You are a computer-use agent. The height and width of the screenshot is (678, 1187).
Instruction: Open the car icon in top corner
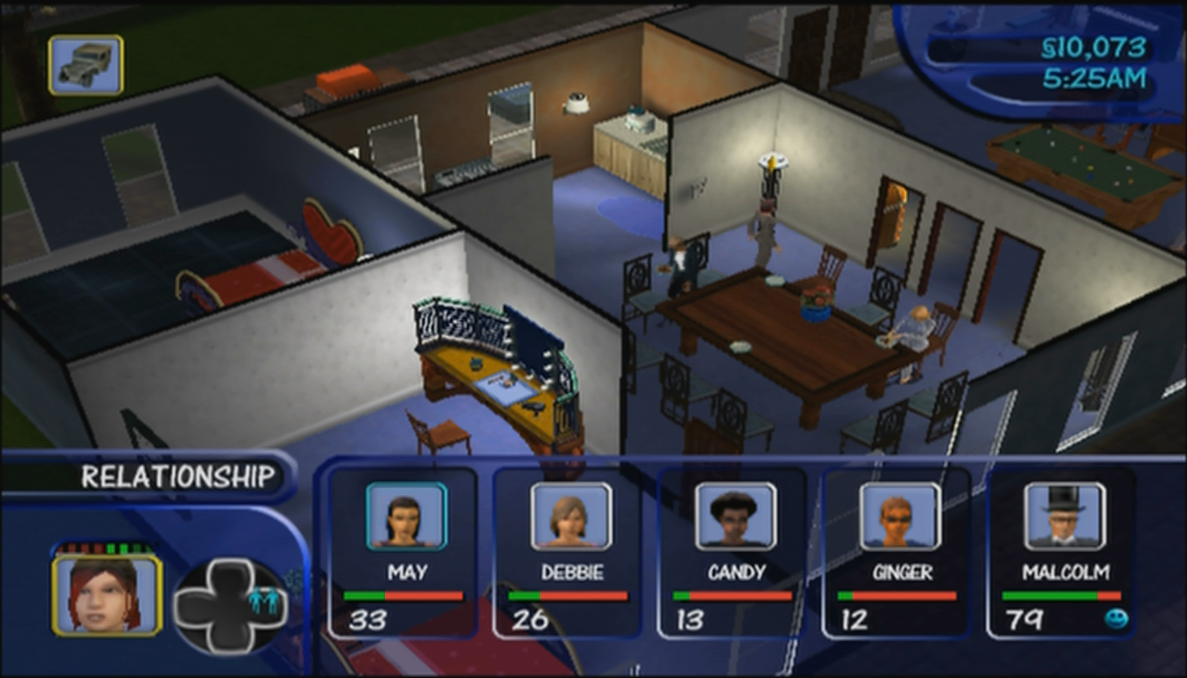click(86, 65)
